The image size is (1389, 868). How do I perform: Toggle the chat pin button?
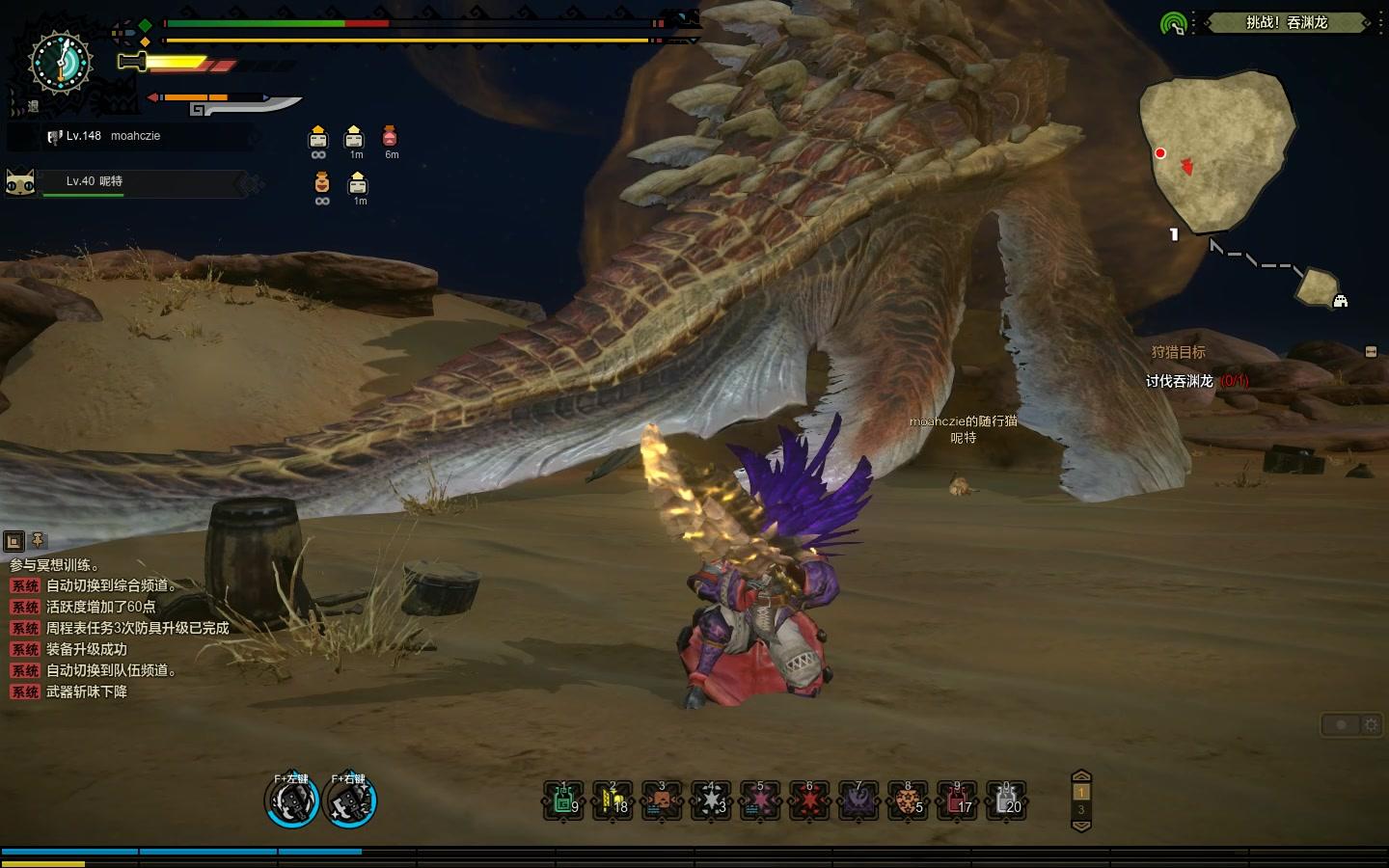coord(38,541)
